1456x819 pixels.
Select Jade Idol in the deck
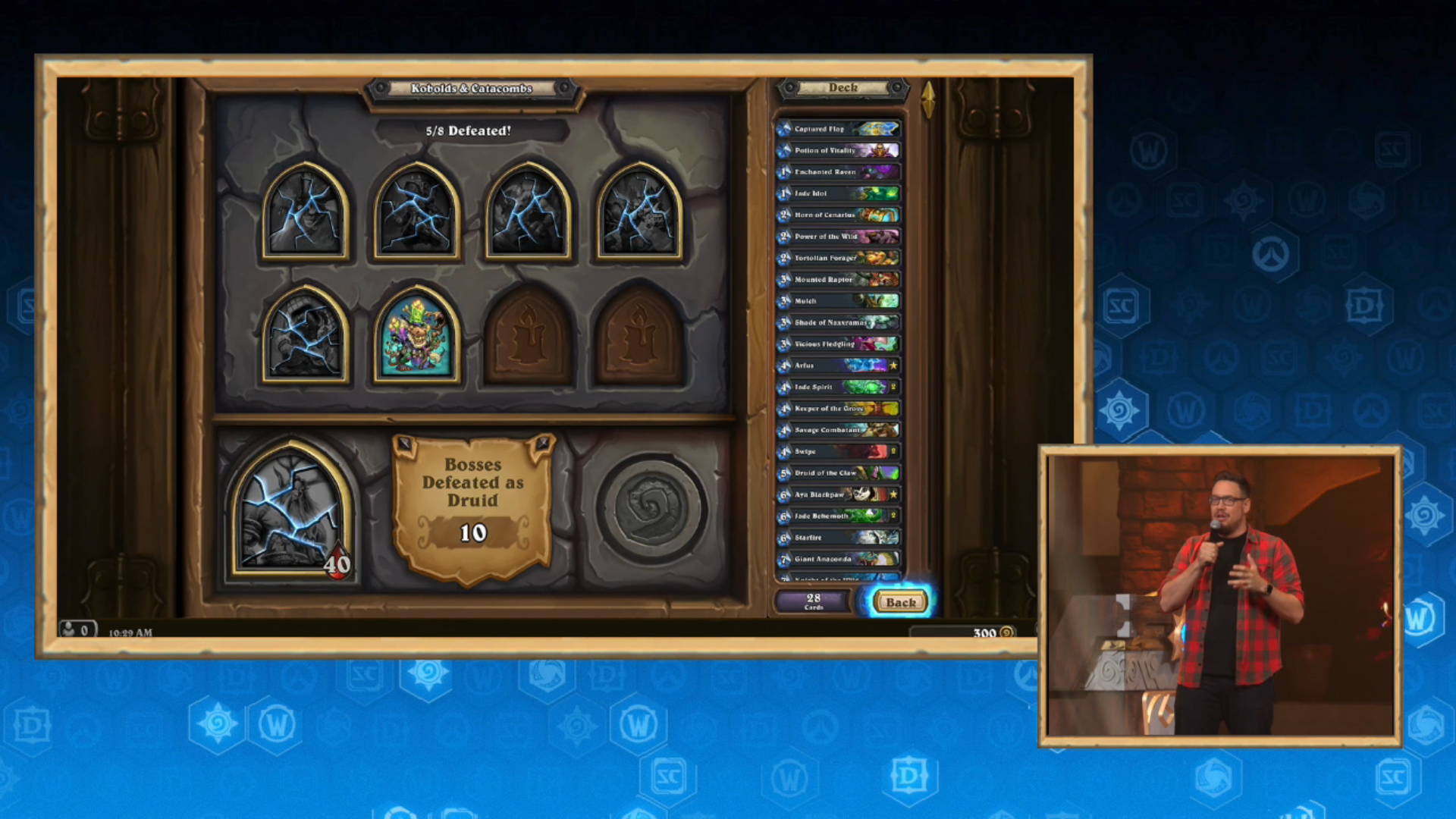pyautogui.click(x=838, y=193)
